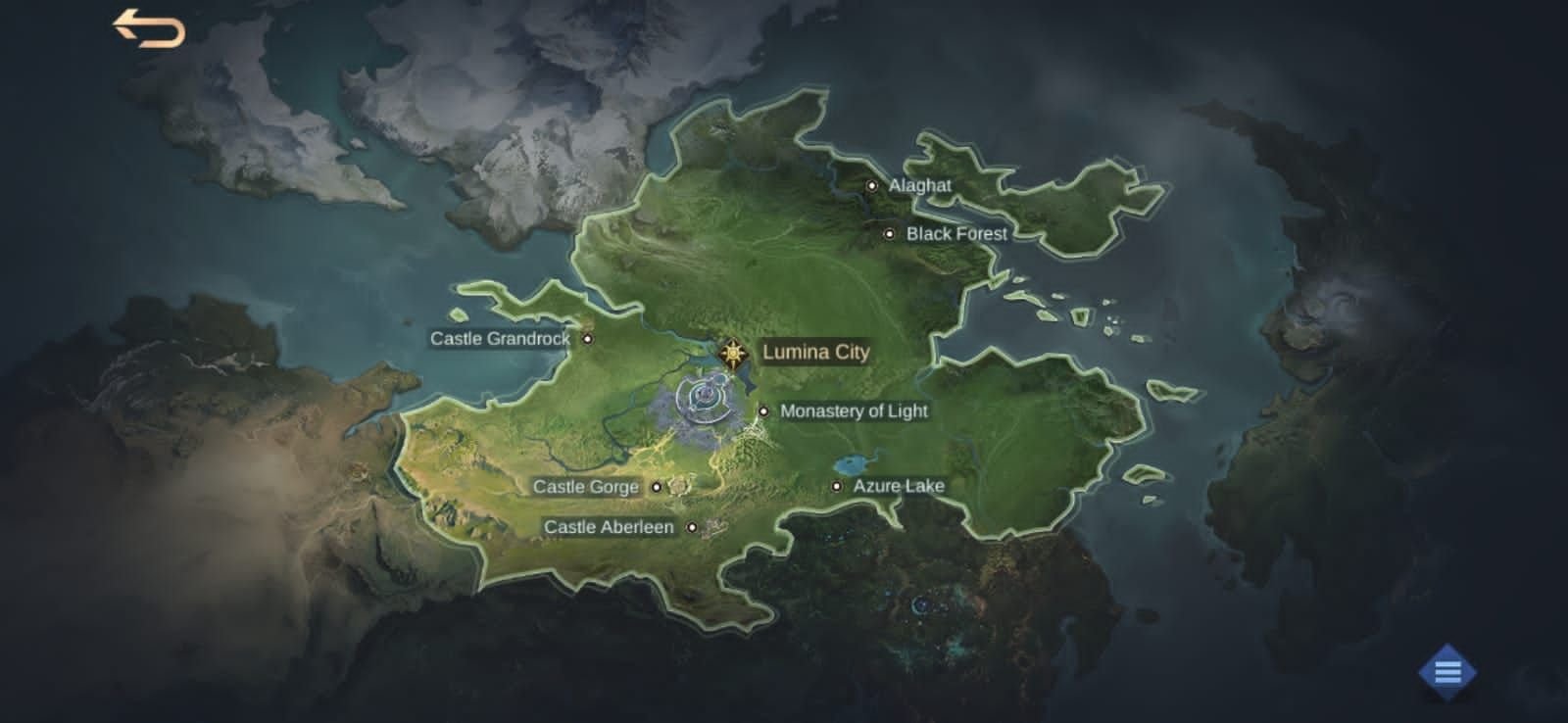Select the Black Forest text label
The height and width of the screenshot is (723, 1568).
pyautogui.click(x=955, y=234)
